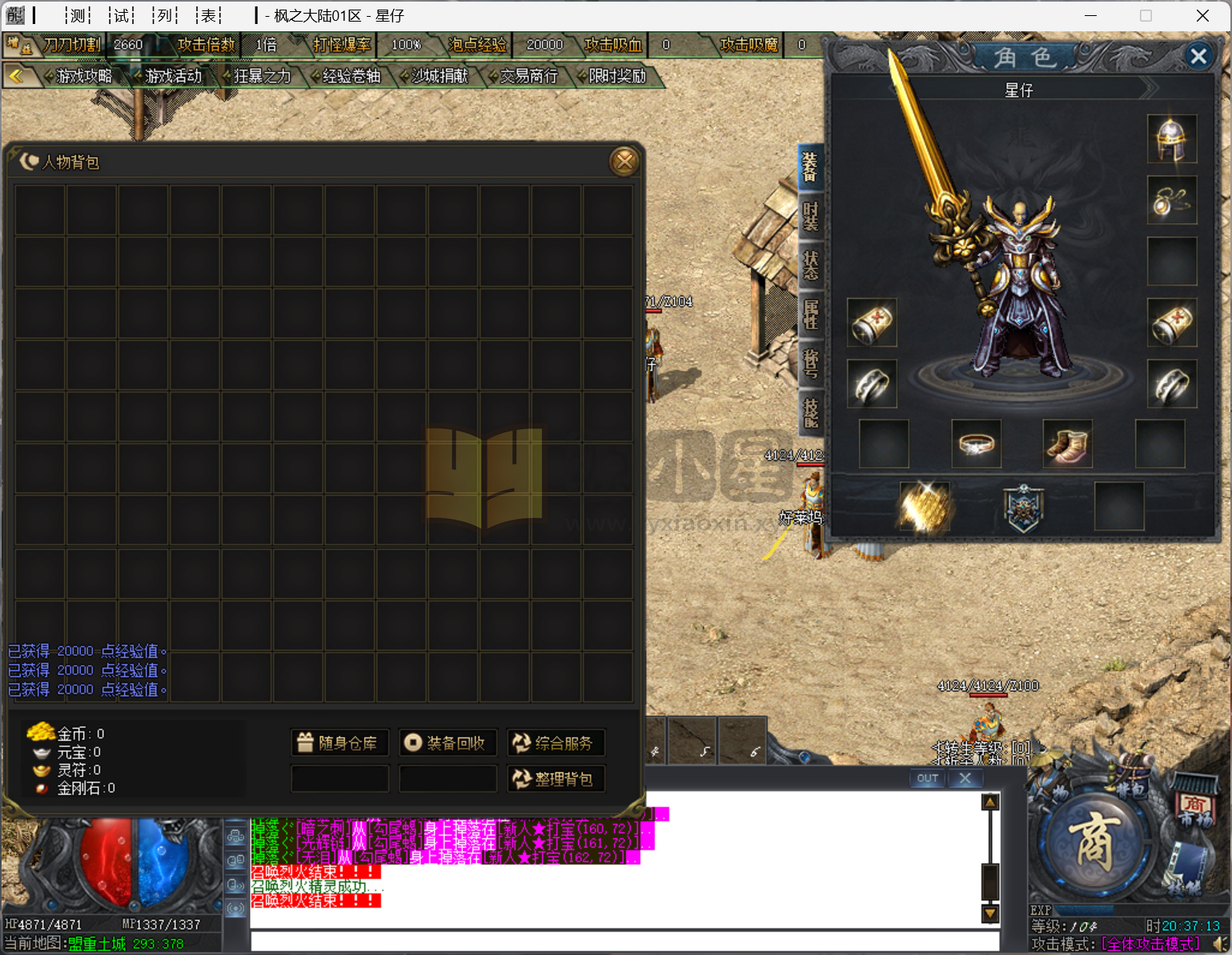Click the 装备回收 equipment recycle button
Screen dimensions: 1232x955
click(447, 743)
